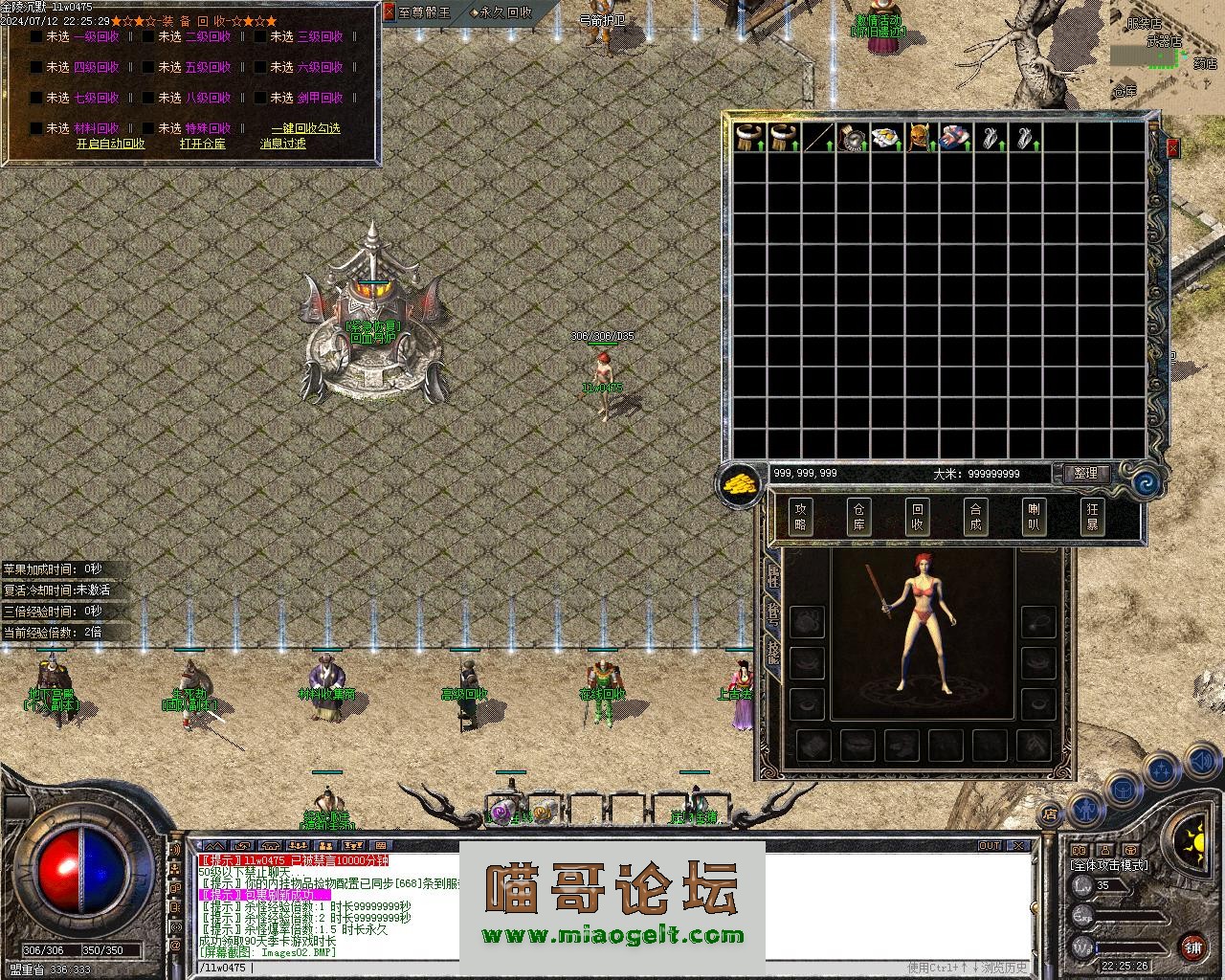Select the wooden staff item in the bag
1225x980 pixels.
(x=818, y=138)
